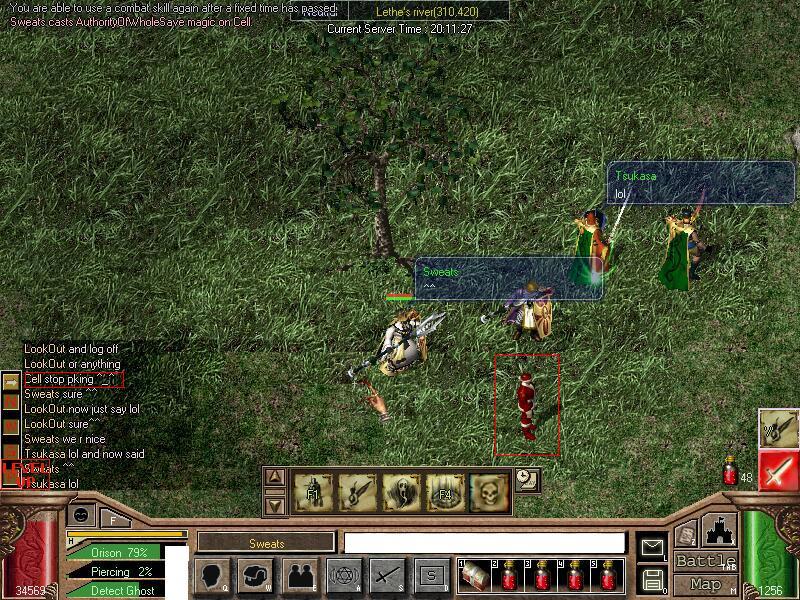Image resolution: width=800 pixels, height=600 pixels.
Task: Click the red sword attack button
Action: [778, 471]
